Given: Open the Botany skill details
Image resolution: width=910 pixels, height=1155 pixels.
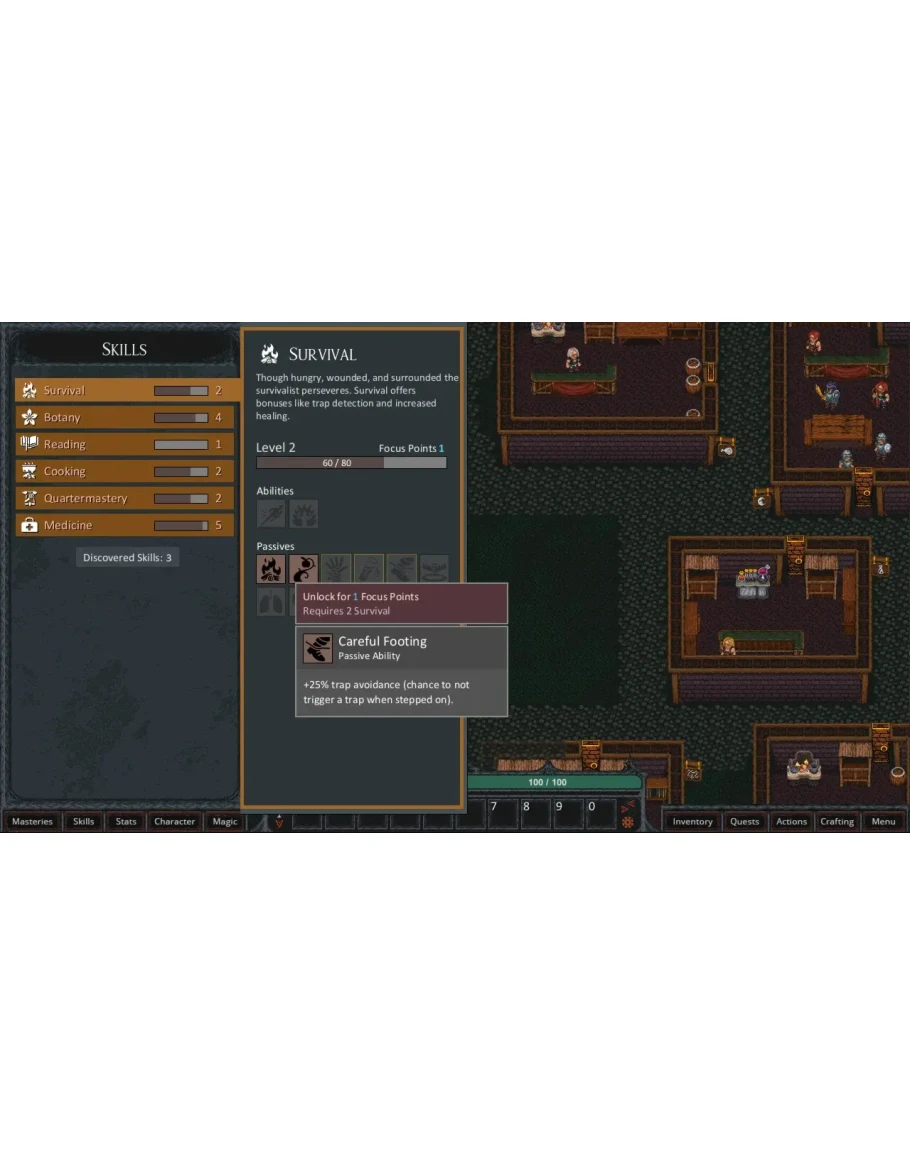Looking at the screenshot, I should point(125,418).
